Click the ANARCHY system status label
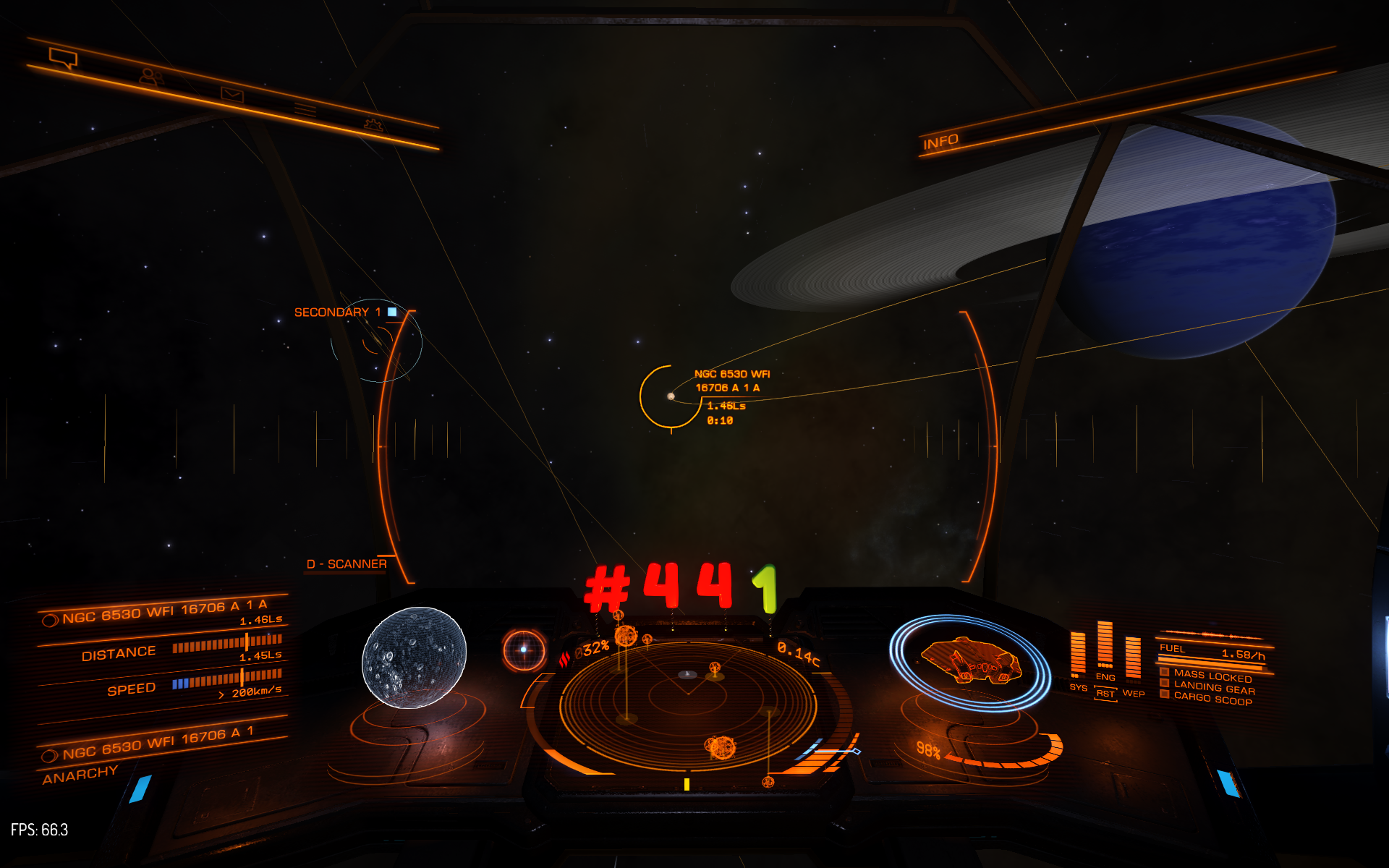1389x868 pixels. pyautogui.click(x=80, y=775)
